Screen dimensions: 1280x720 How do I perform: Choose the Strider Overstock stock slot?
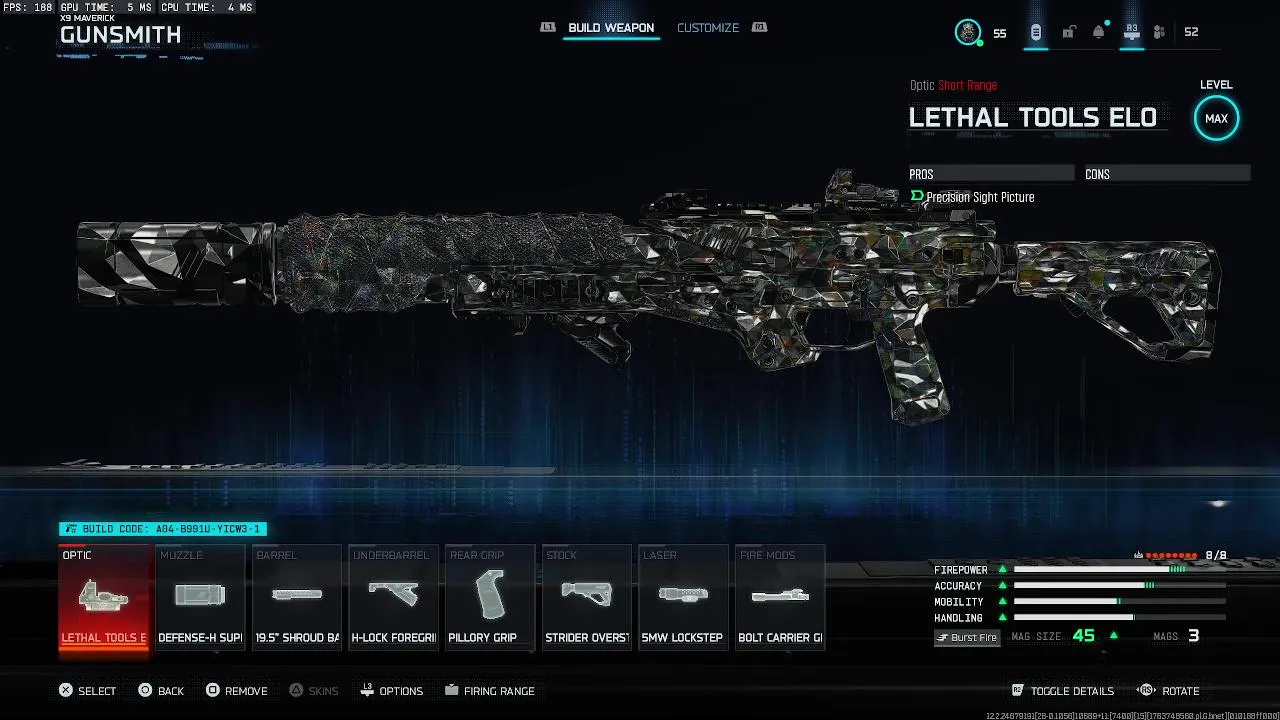tap(586, 598)
